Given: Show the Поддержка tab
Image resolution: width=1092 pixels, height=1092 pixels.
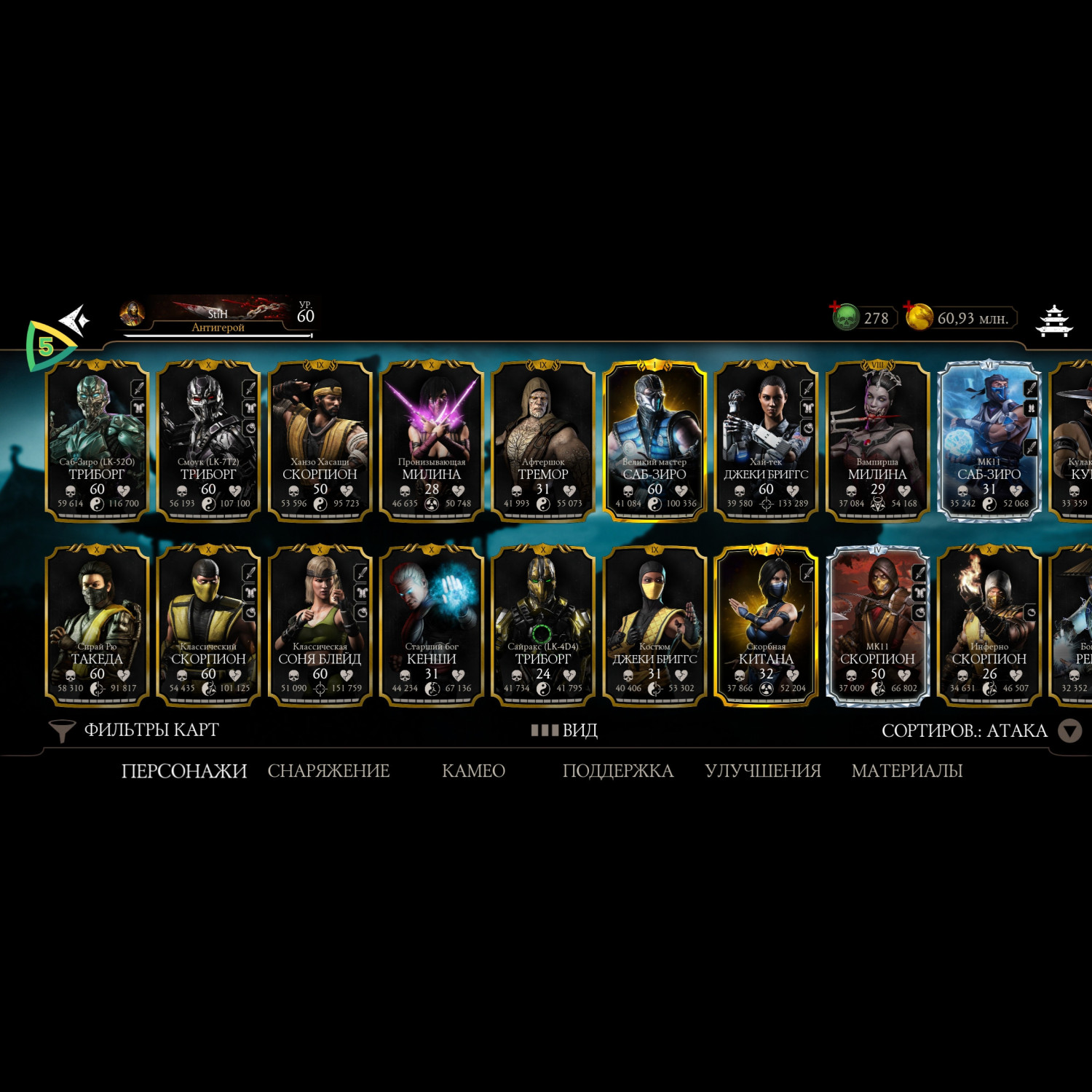Looking at the screenshot, I should point(617,771).
